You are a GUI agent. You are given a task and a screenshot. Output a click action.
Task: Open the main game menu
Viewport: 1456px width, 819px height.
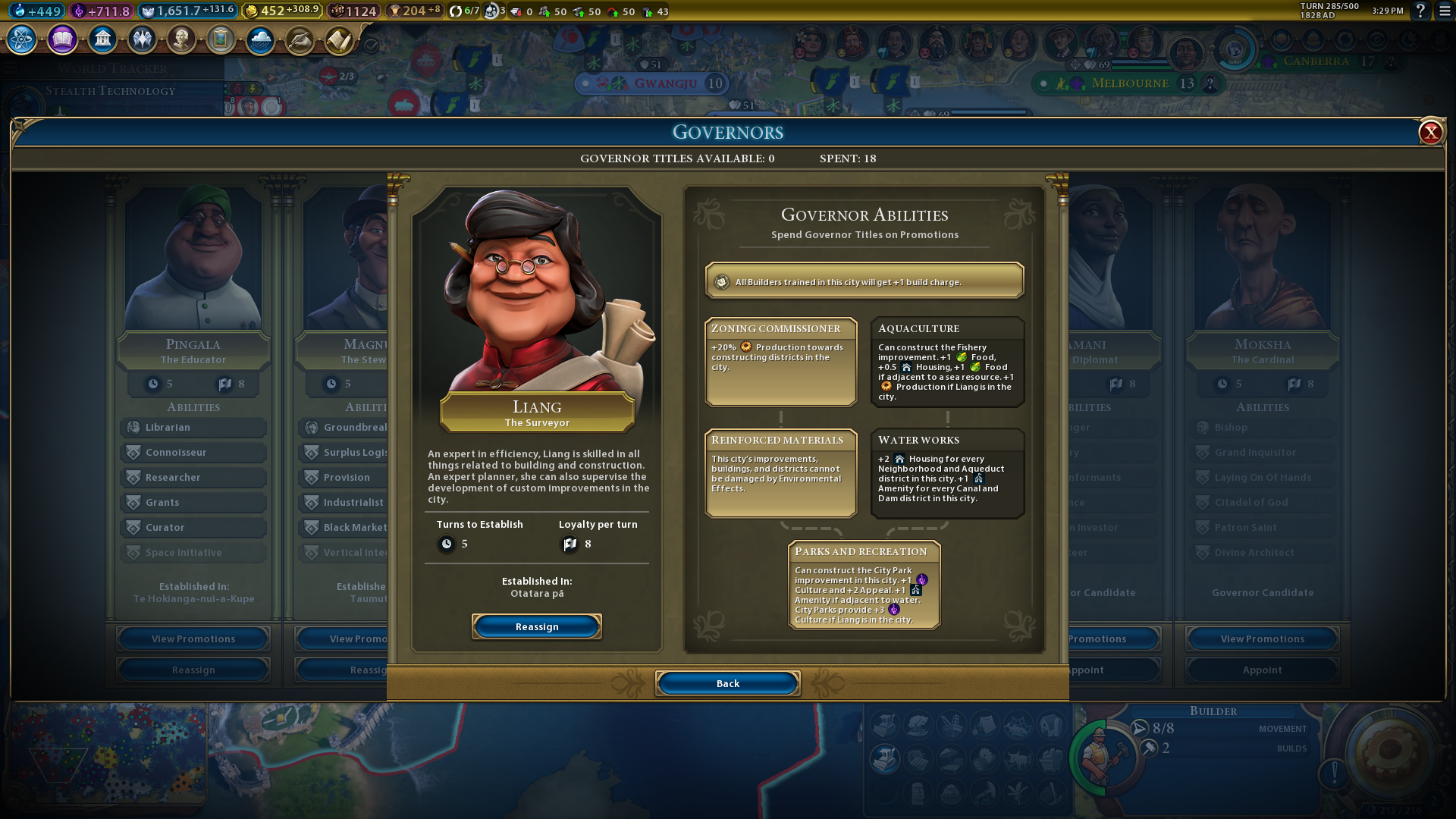(x=1445, y=11)
